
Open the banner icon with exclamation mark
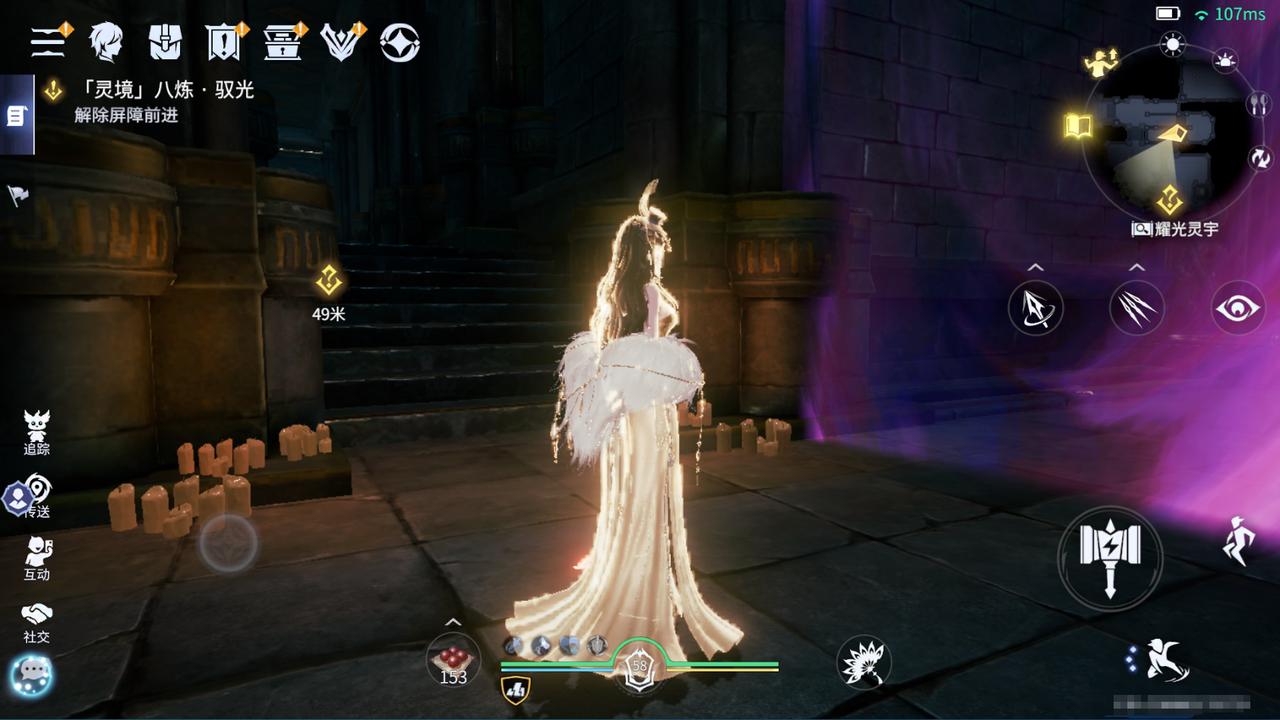coord(222,42)
